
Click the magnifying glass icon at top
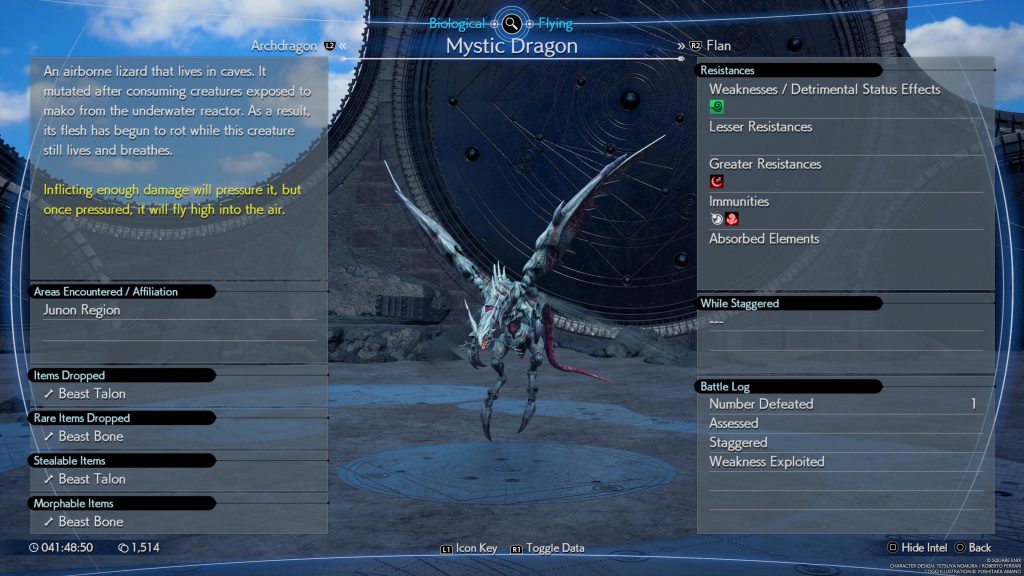tap(511, 23)
